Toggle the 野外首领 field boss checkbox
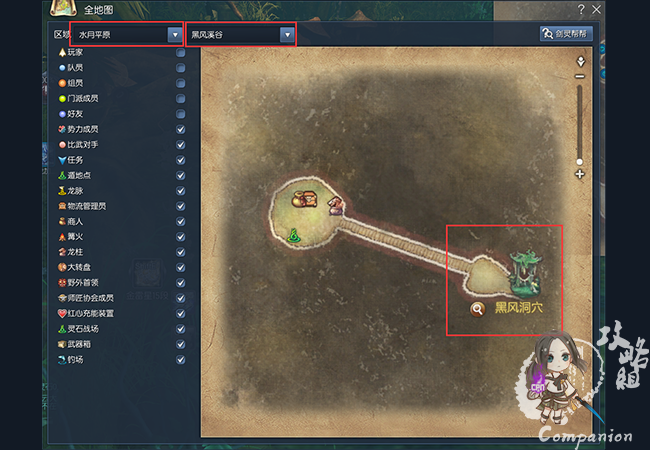This screenshot has height=450, width=650. click(180, 282)
